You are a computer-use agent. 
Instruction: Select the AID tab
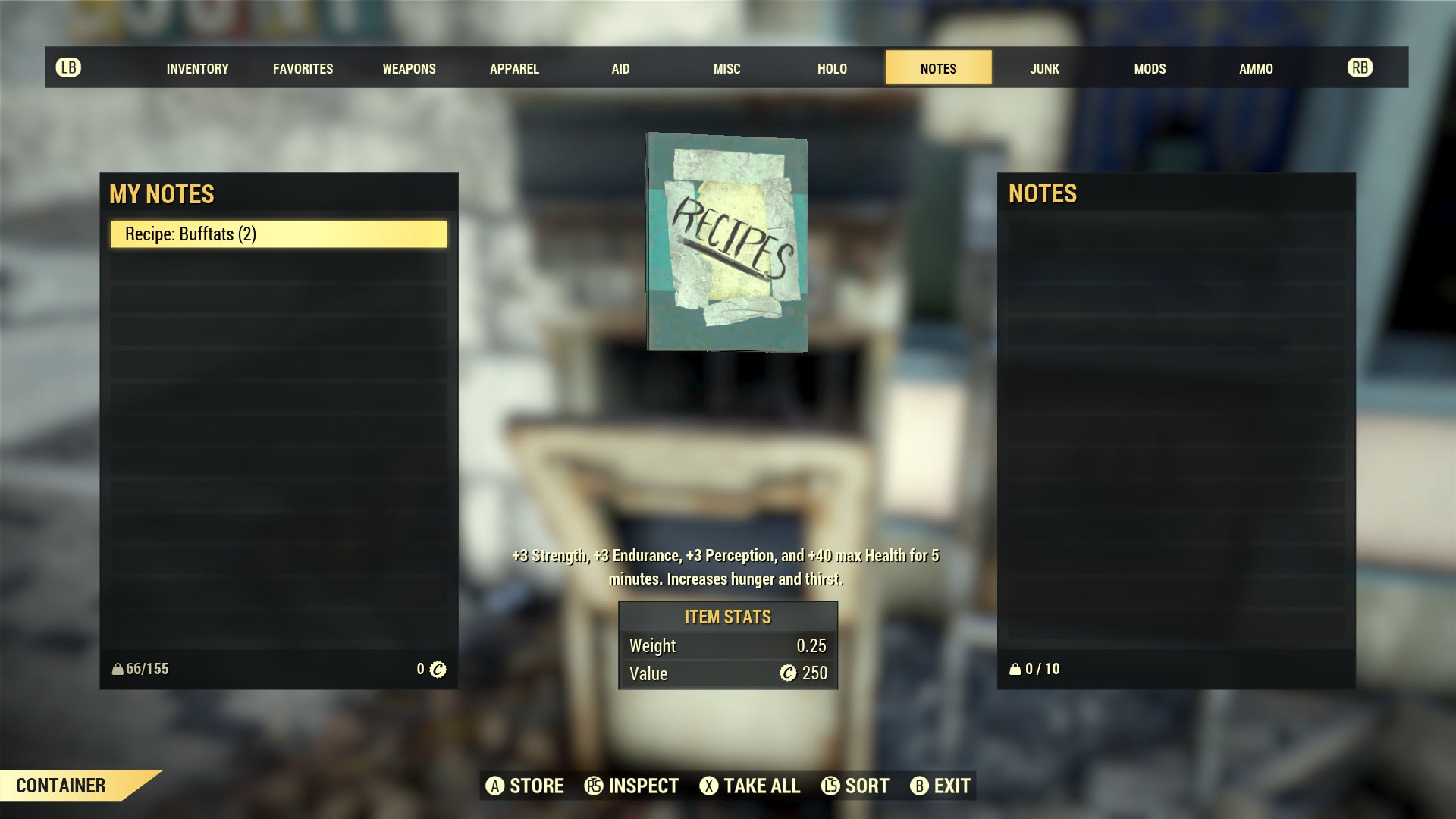(620, 67)
